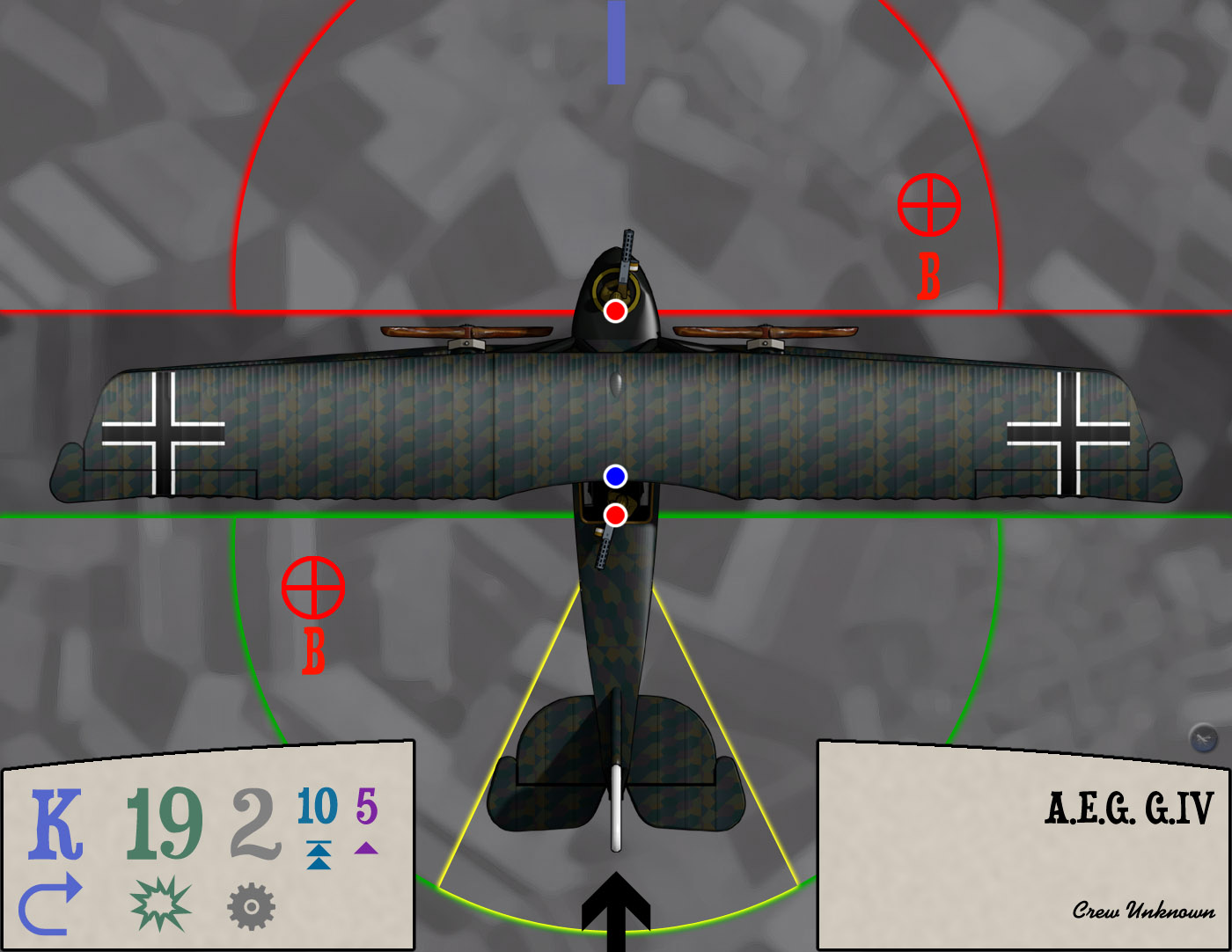Select the blue K maneuver deck letter
This screenshot has height=952, width=1232.
[56, 824]
